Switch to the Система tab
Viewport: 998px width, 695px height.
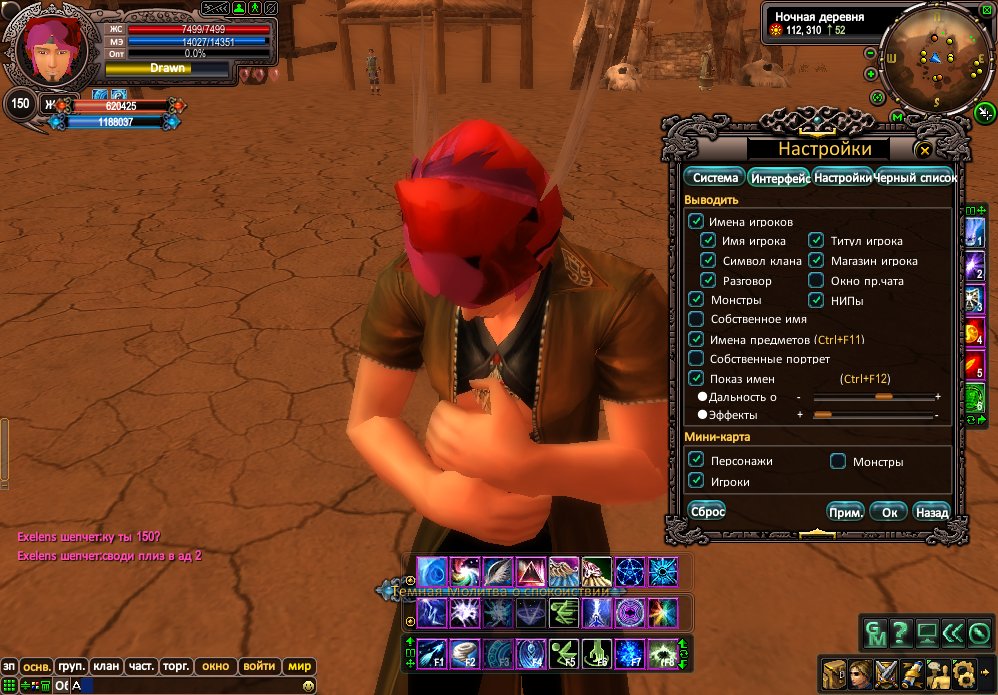point(715,177)
